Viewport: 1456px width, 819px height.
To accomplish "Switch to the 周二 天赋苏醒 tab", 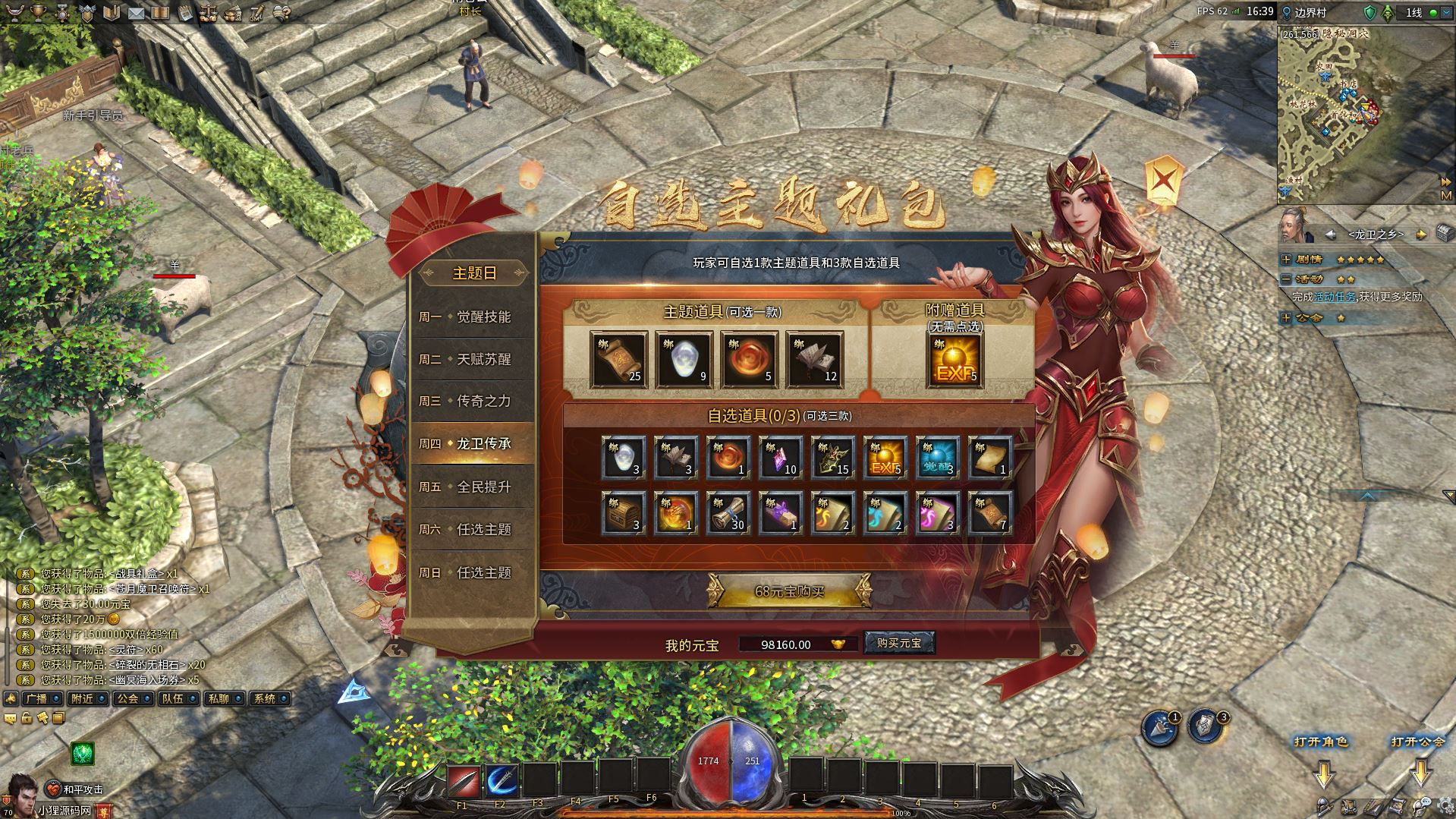I will [x=473, y=359].
